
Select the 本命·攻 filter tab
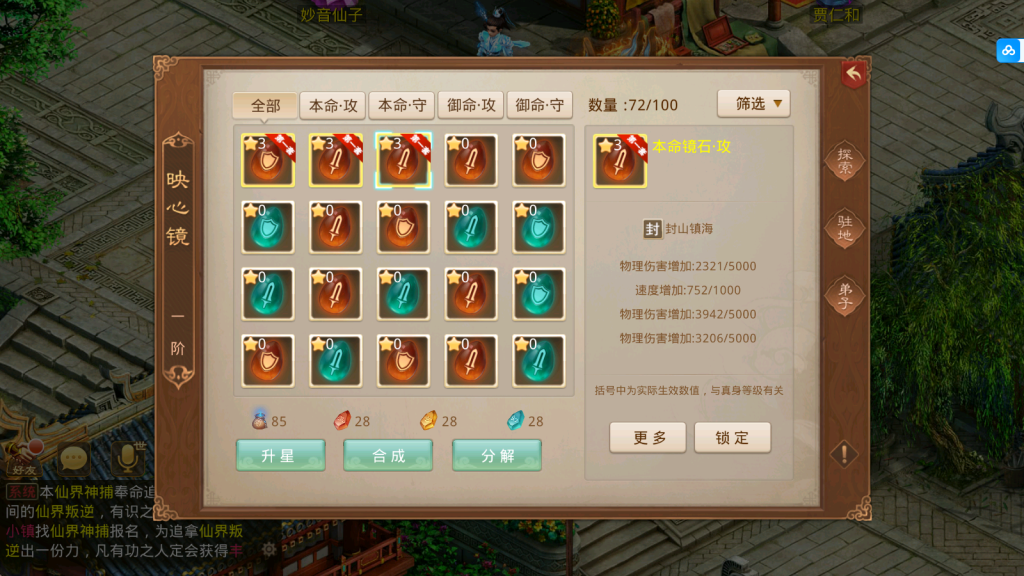click(x=332, y=106)
